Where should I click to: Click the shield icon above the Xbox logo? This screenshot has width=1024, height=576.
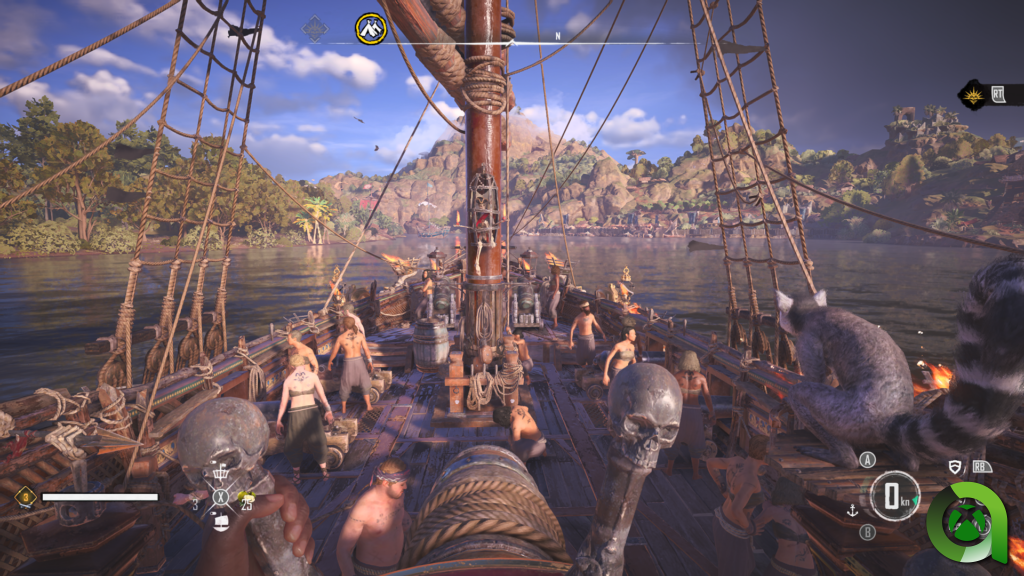pyautogui.click(x=955, y=466)
